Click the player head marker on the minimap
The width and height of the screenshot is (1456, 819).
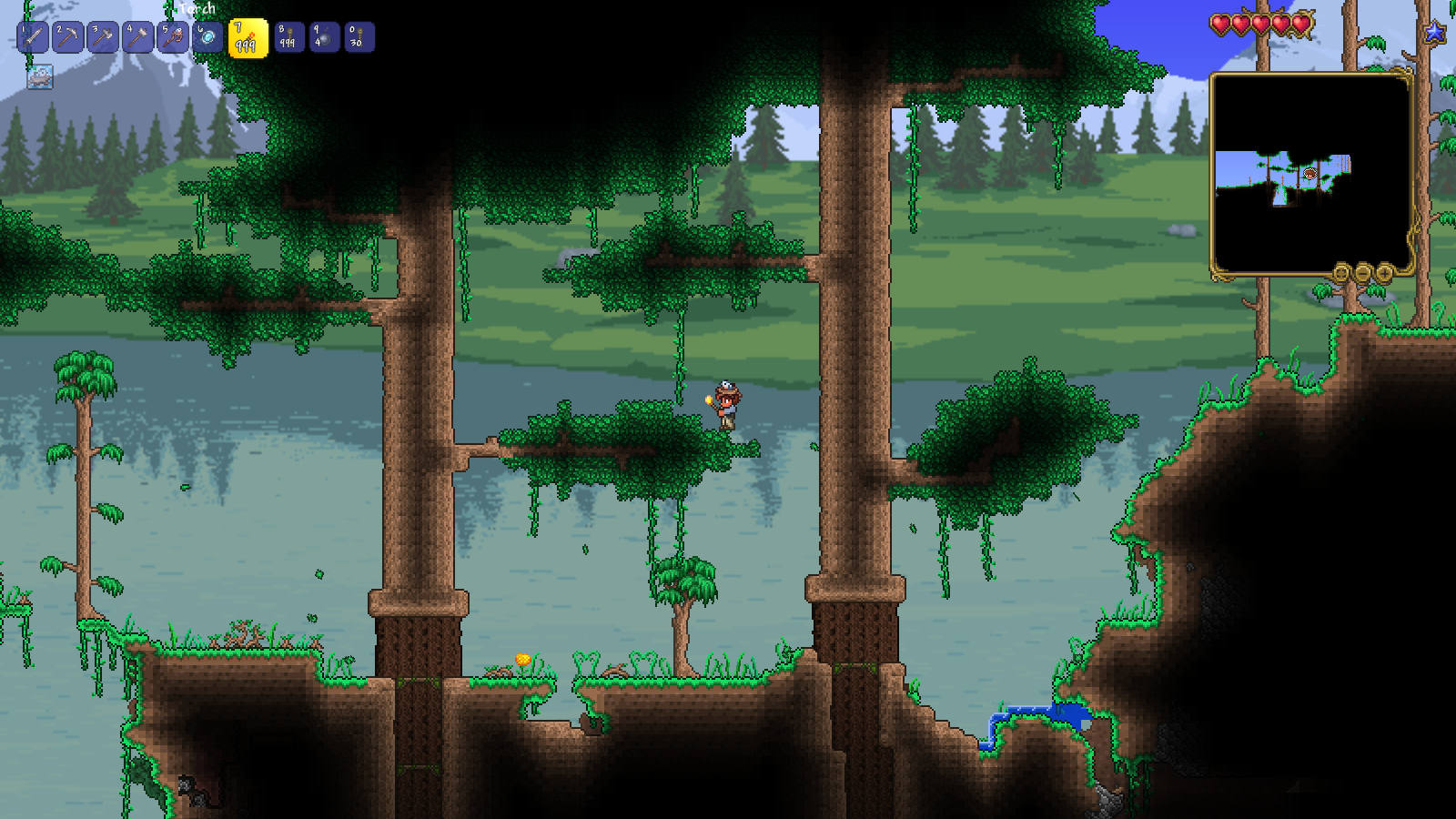pyautogui.click(x=1310, y=171)
